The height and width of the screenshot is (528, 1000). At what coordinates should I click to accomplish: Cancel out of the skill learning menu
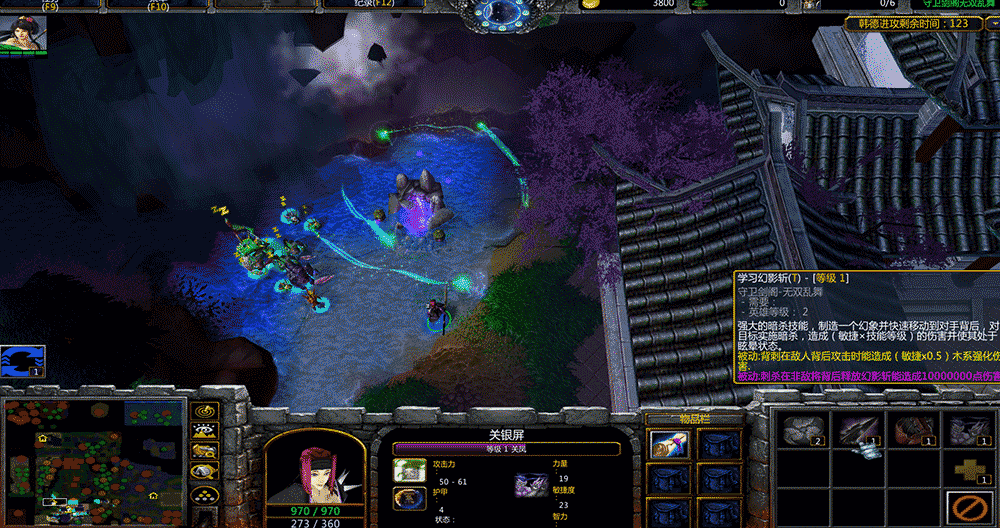click(x=966, y=506)
